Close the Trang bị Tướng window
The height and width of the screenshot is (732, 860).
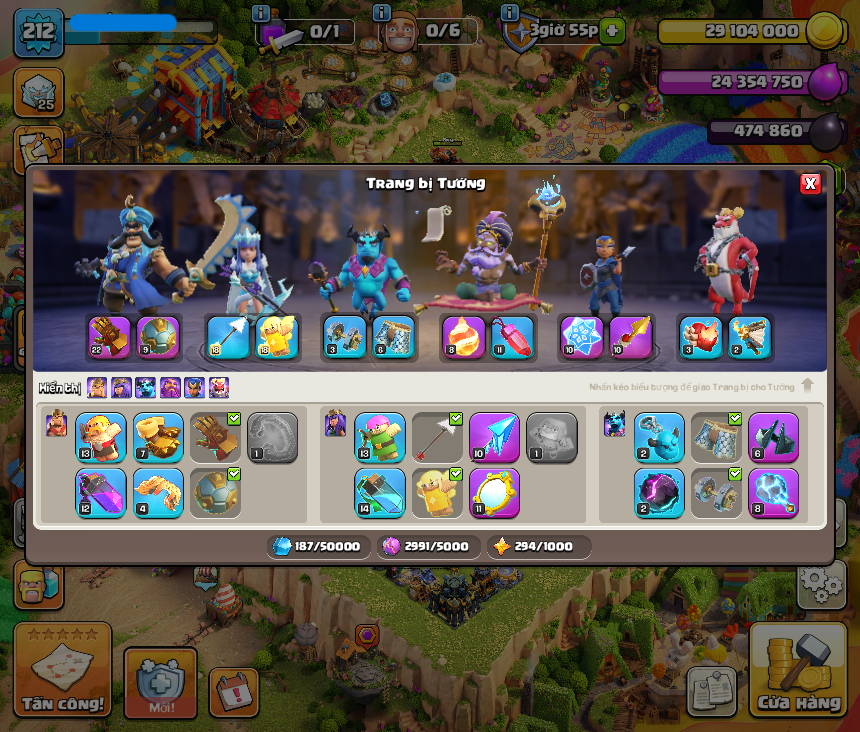pyautogui.click(x=810, y=183)
